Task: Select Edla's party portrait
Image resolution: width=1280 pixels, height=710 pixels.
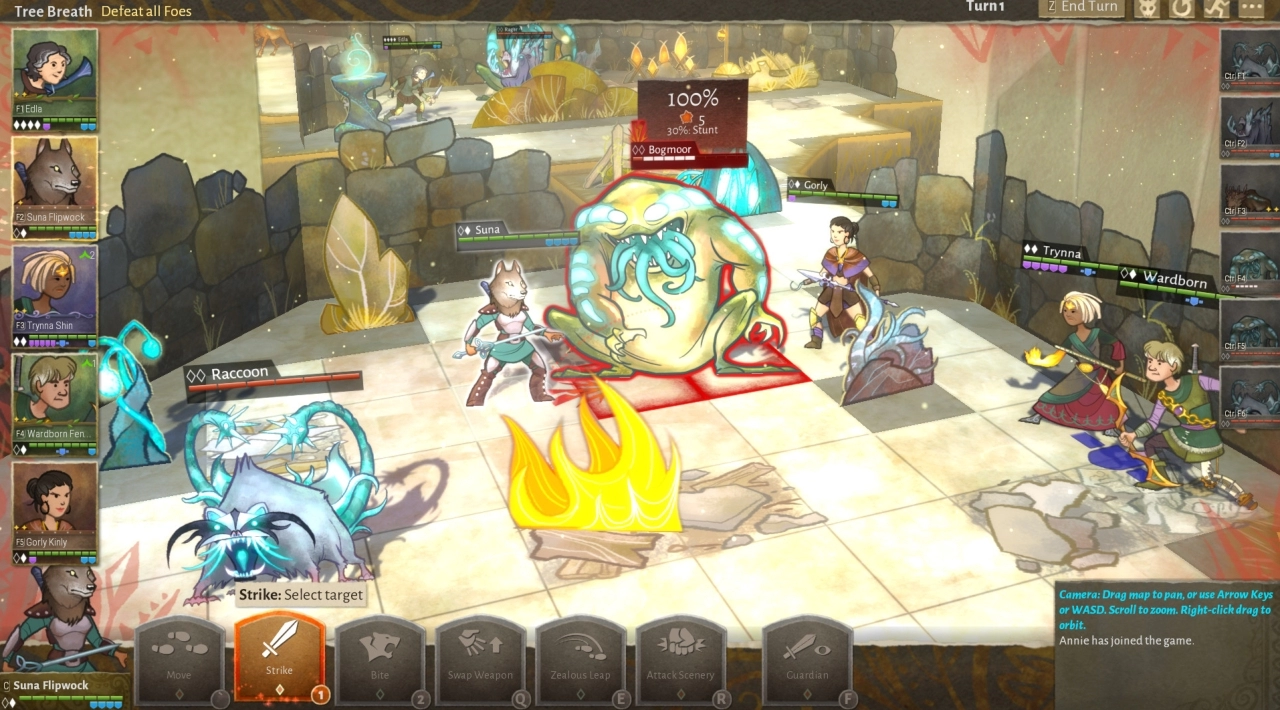Action: coord(55,75)
